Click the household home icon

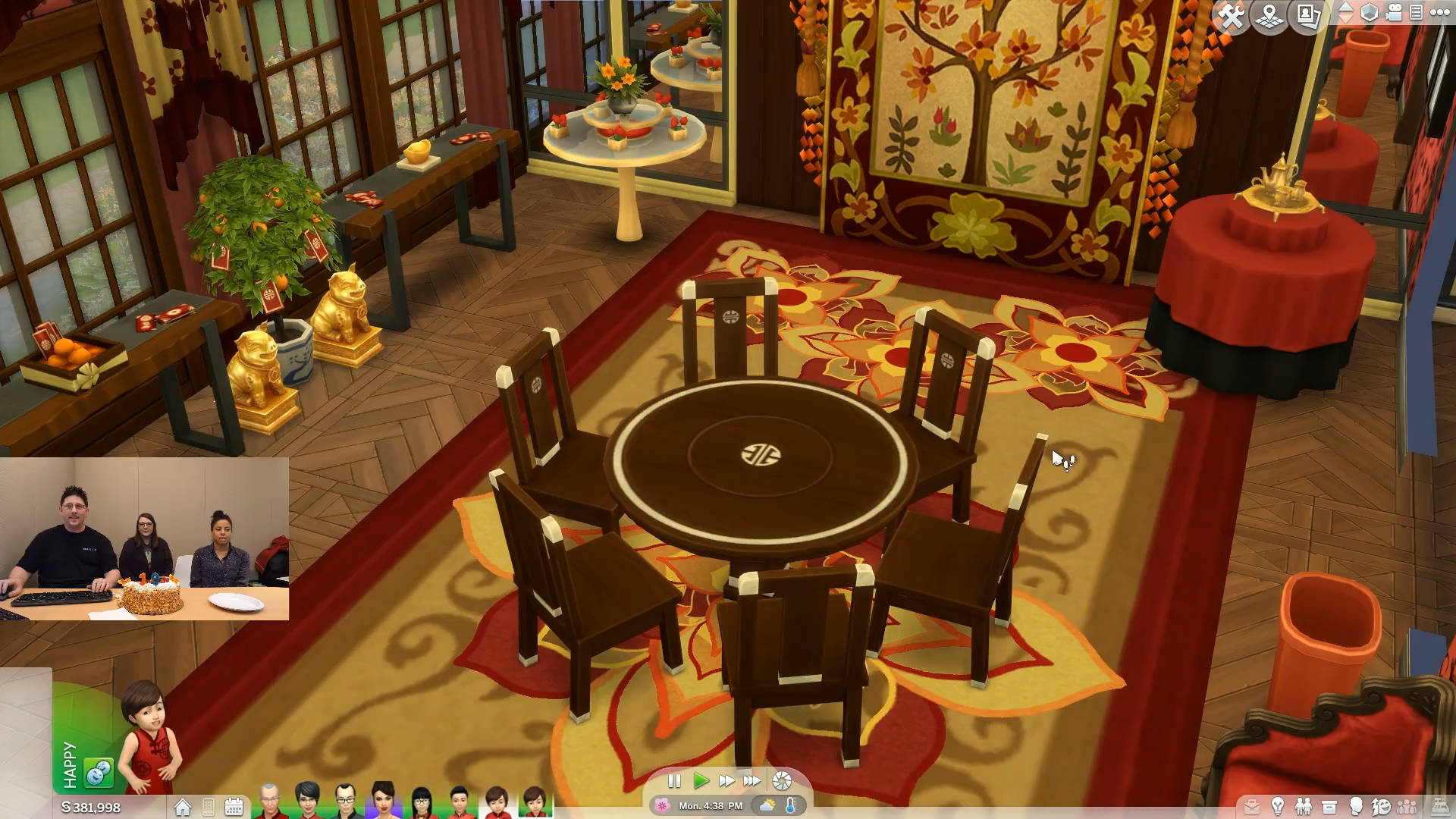tap(183, 807)
